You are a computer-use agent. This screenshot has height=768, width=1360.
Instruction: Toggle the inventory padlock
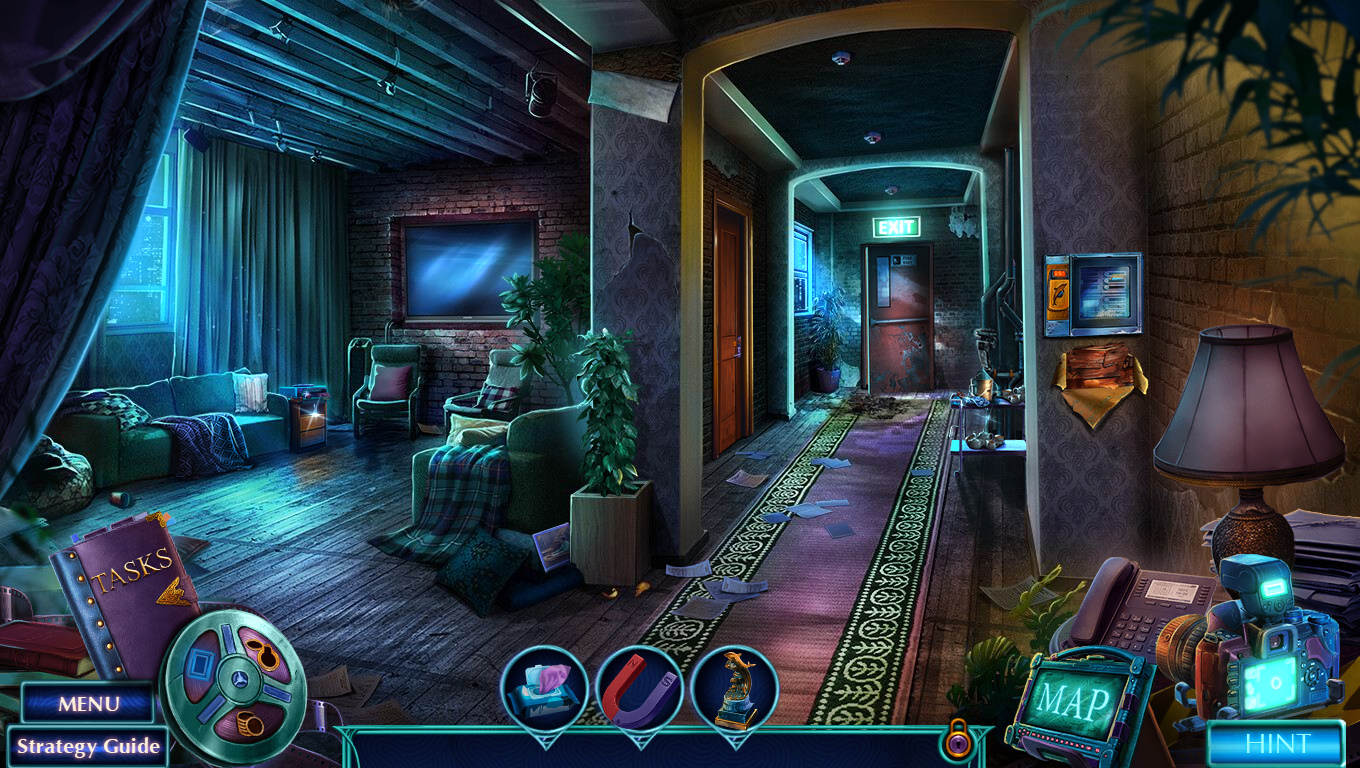click(x=957, y=740)
